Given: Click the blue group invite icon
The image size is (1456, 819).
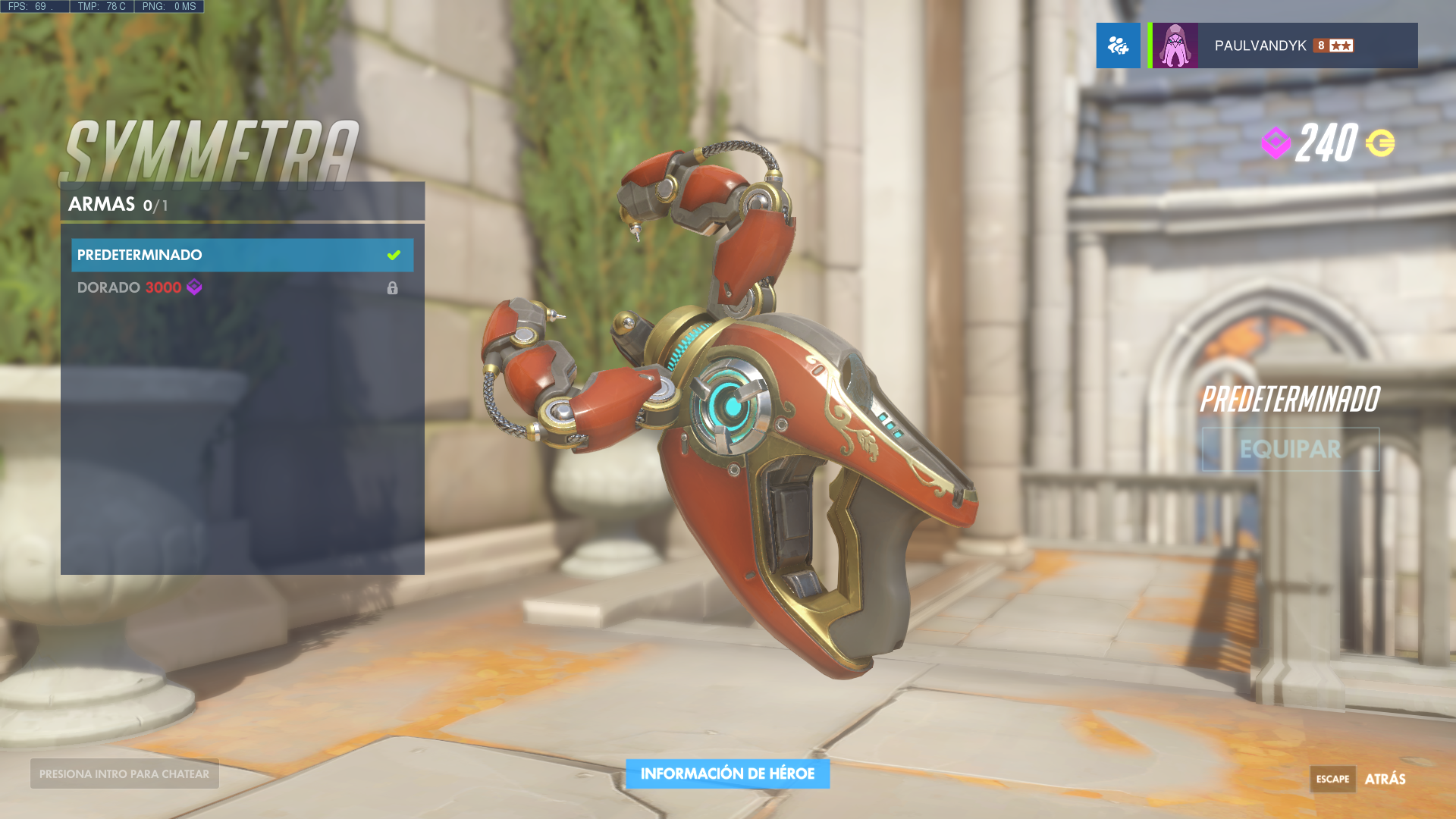Looking at the screenshot, I should (1118, 45).
